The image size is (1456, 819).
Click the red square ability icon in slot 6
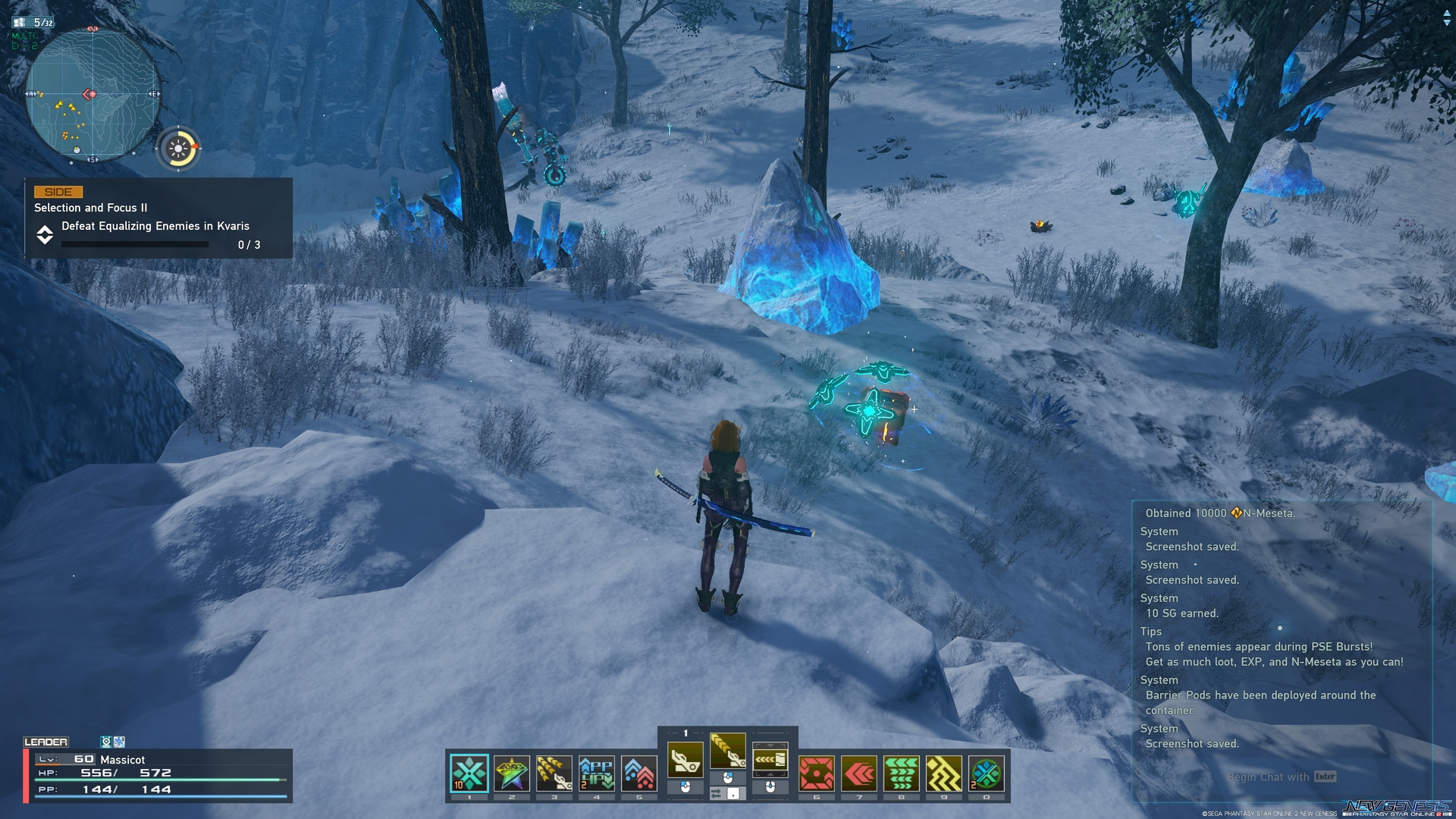(x=815, y=775)
